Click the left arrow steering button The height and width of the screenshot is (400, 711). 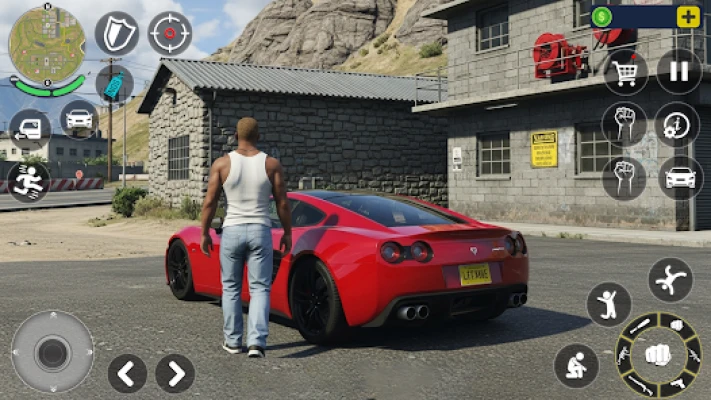click(127, 373)
